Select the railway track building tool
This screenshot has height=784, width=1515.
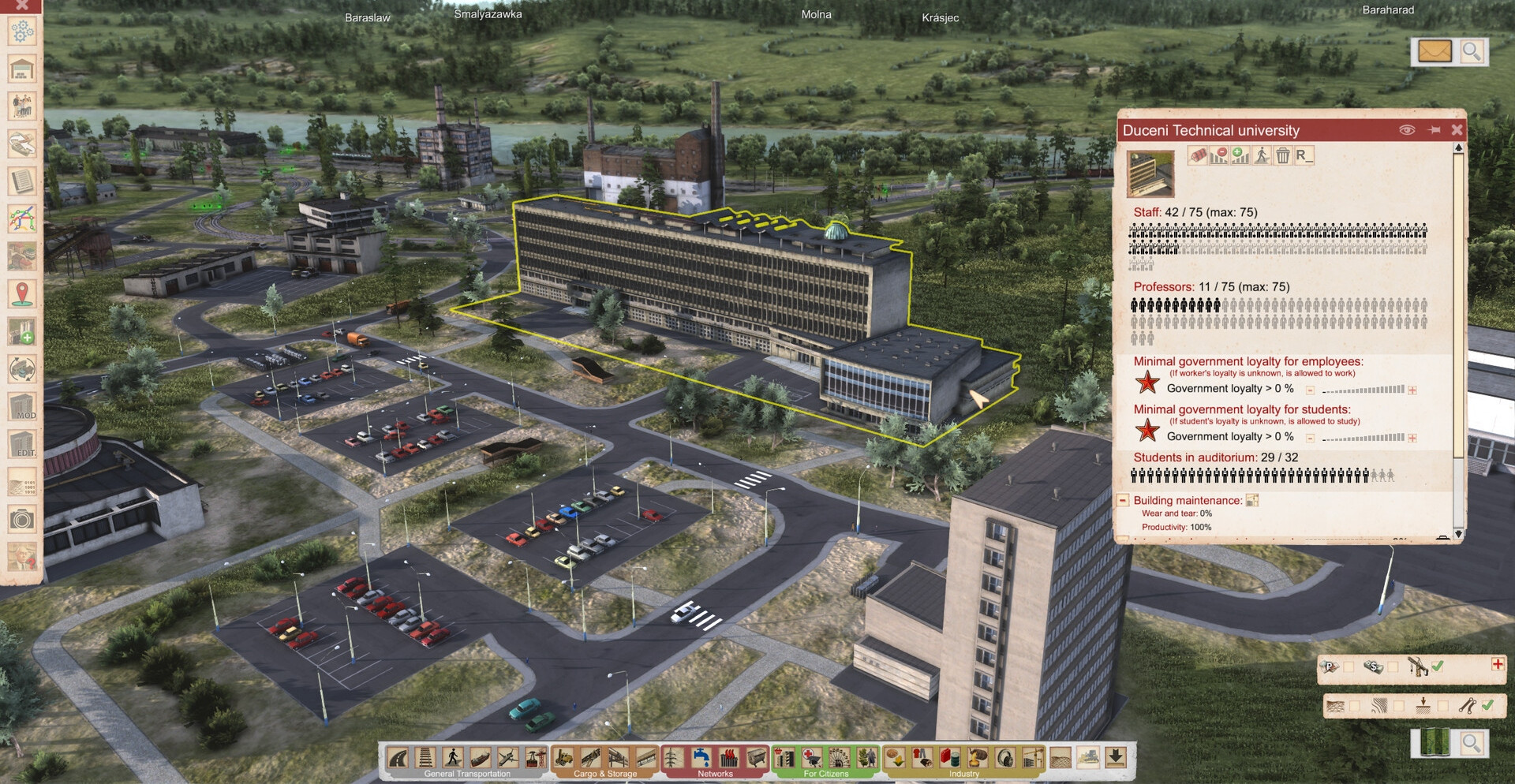click(425, 758)
